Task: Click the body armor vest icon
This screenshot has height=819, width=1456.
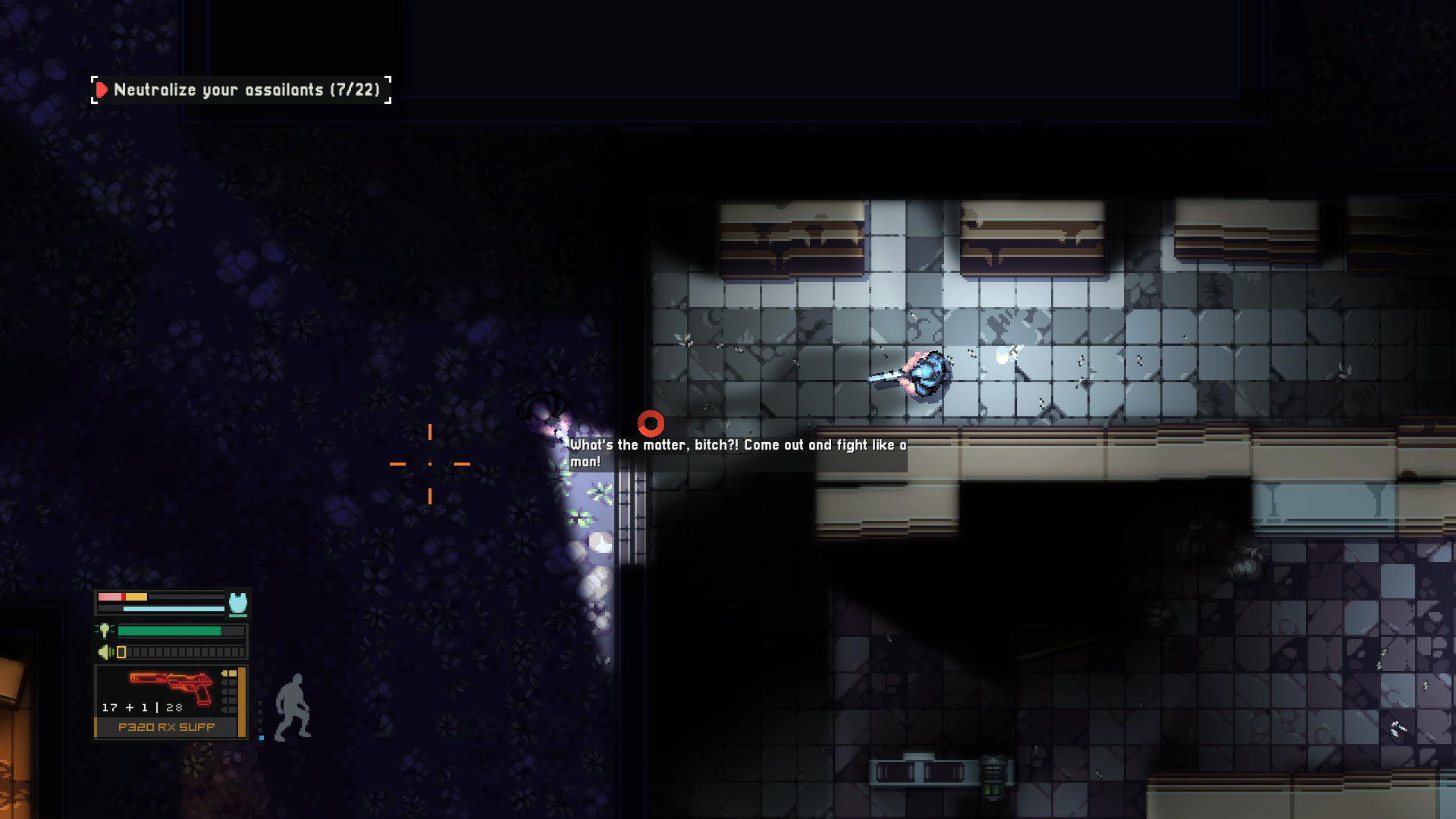Action: coord(237,602)
